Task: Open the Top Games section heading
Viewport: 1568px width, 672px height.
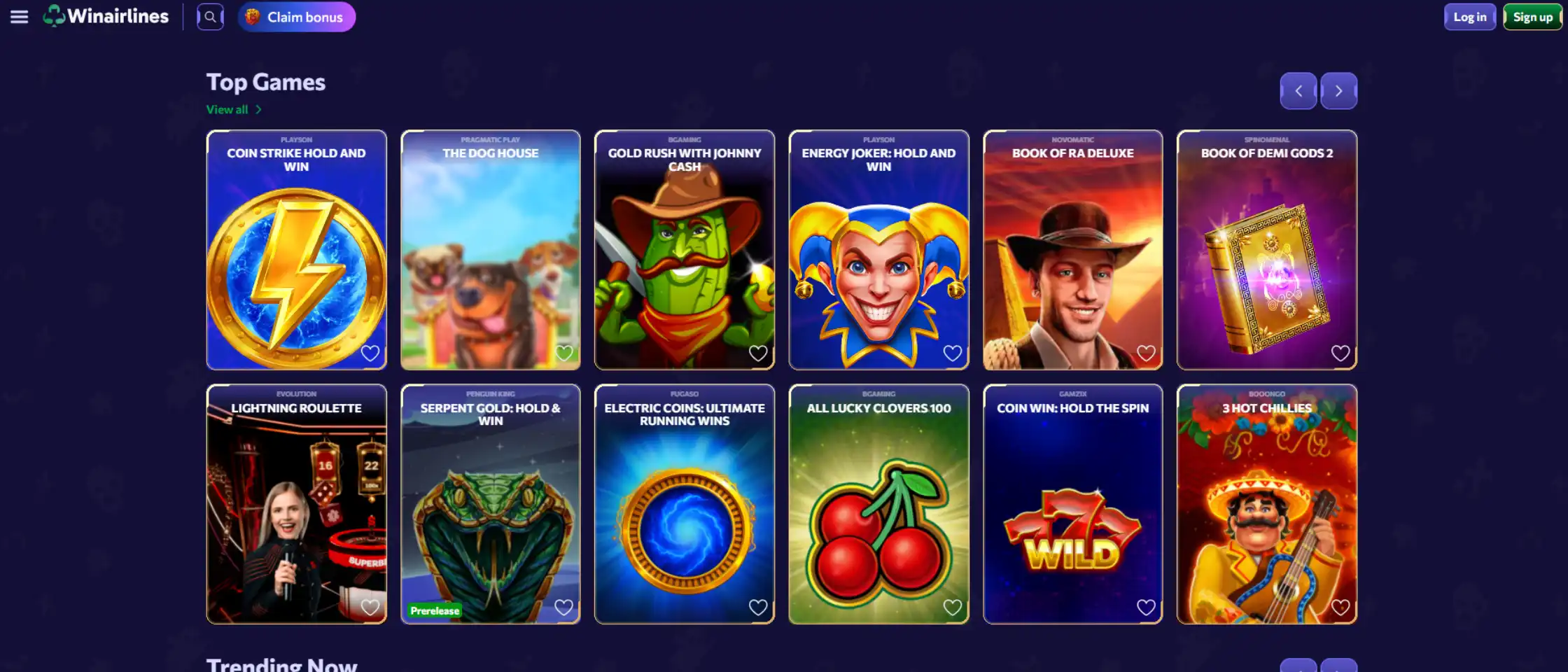Action: [x=265, y=82]
